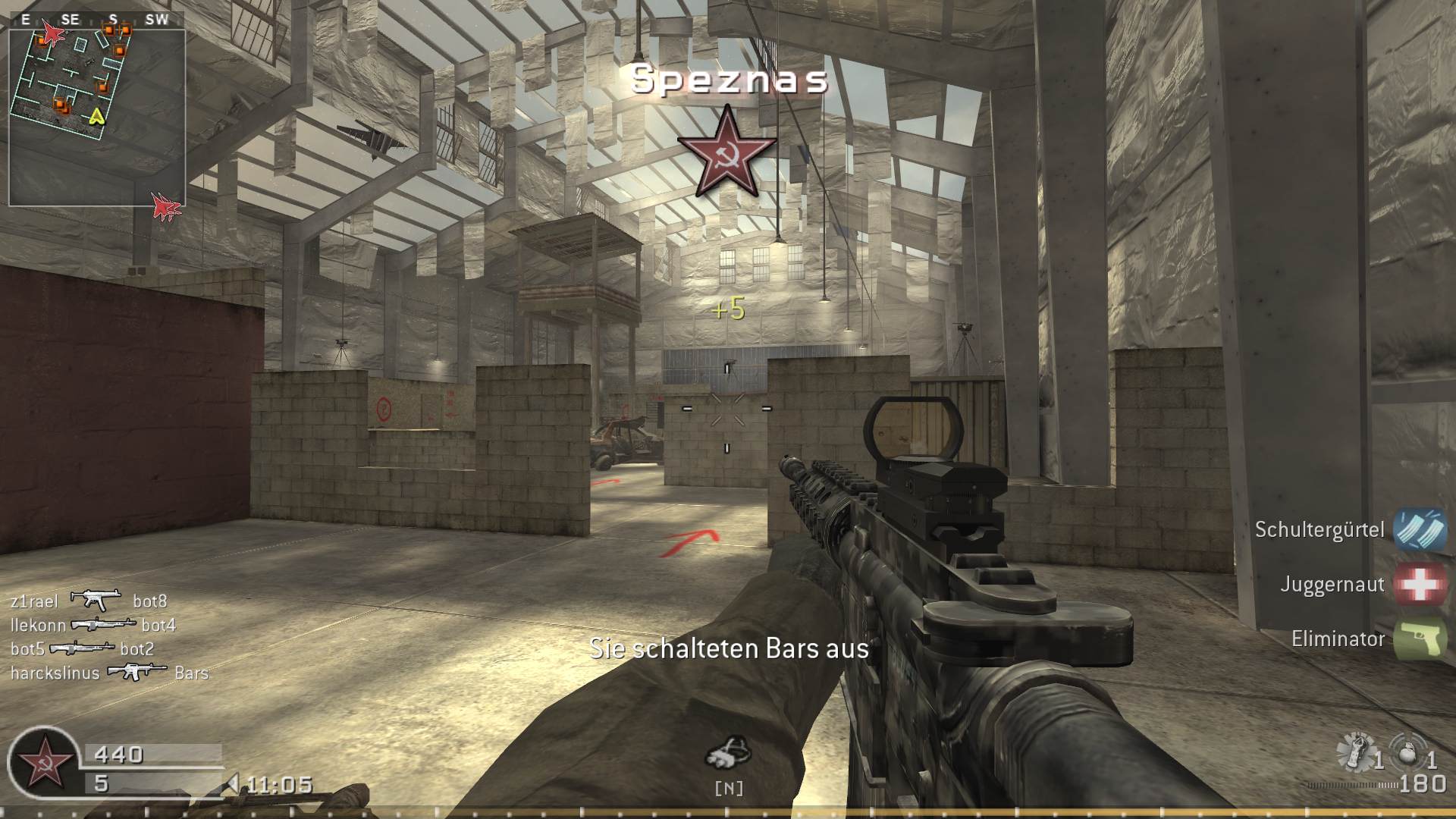The height and width of the screenshot is (819, 1456).
Task: Click the airplane icon below the minimap
Action: [x=163, y=207]
